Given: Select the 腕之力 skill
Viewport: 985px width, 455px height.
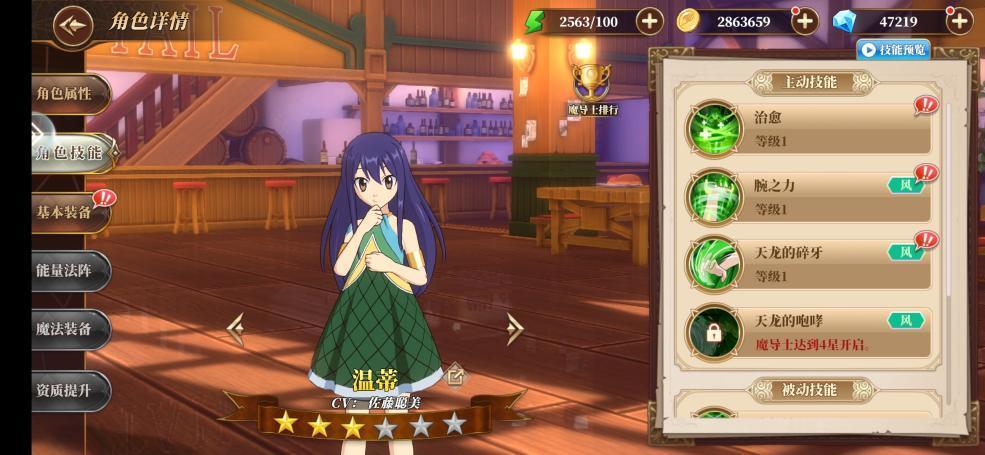Looking at the screenshot, I should coord(810,196).
